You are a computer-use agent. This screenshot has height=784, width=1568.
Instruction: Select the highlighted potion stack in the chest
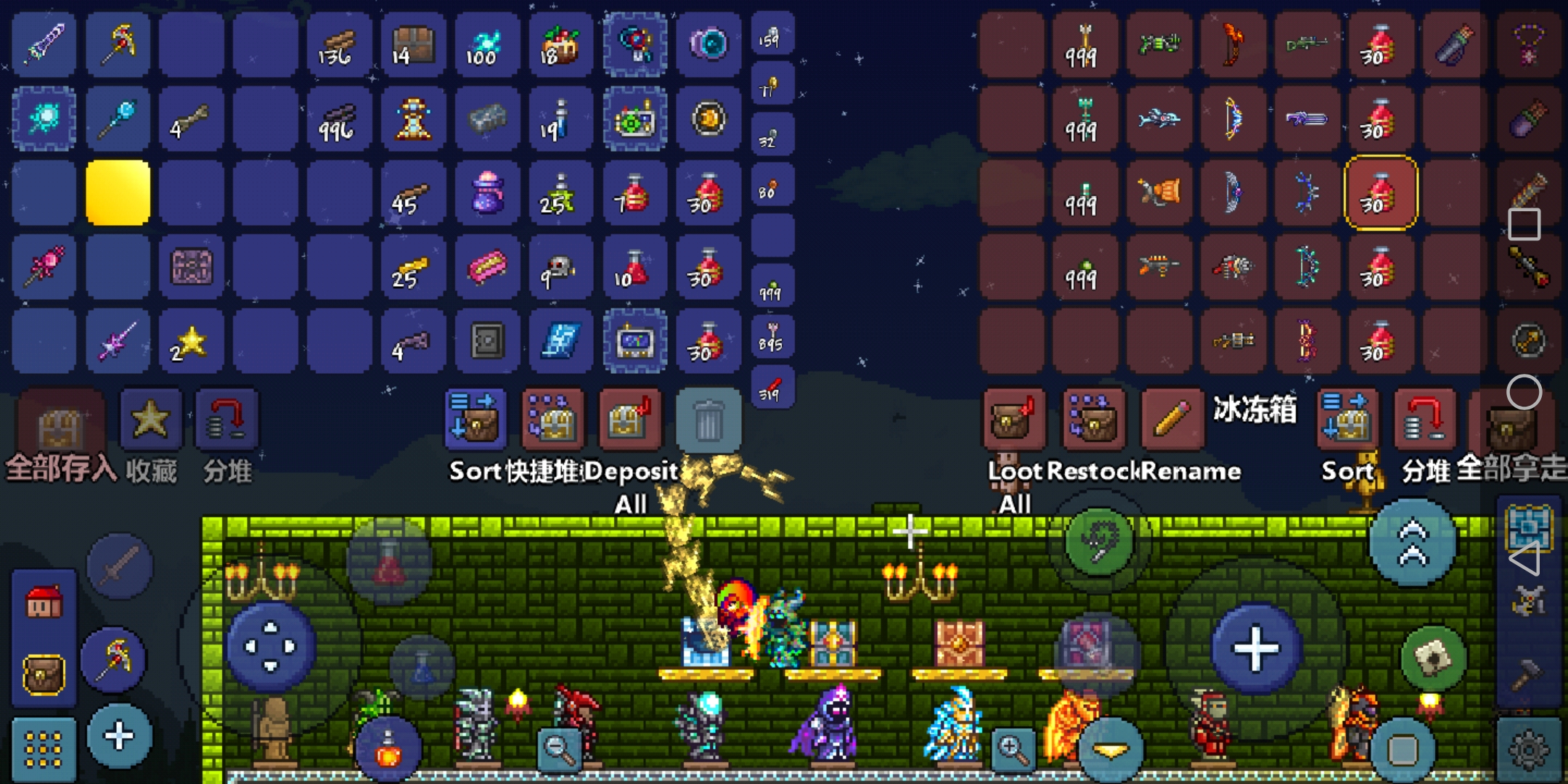(x=1380, y=192)
